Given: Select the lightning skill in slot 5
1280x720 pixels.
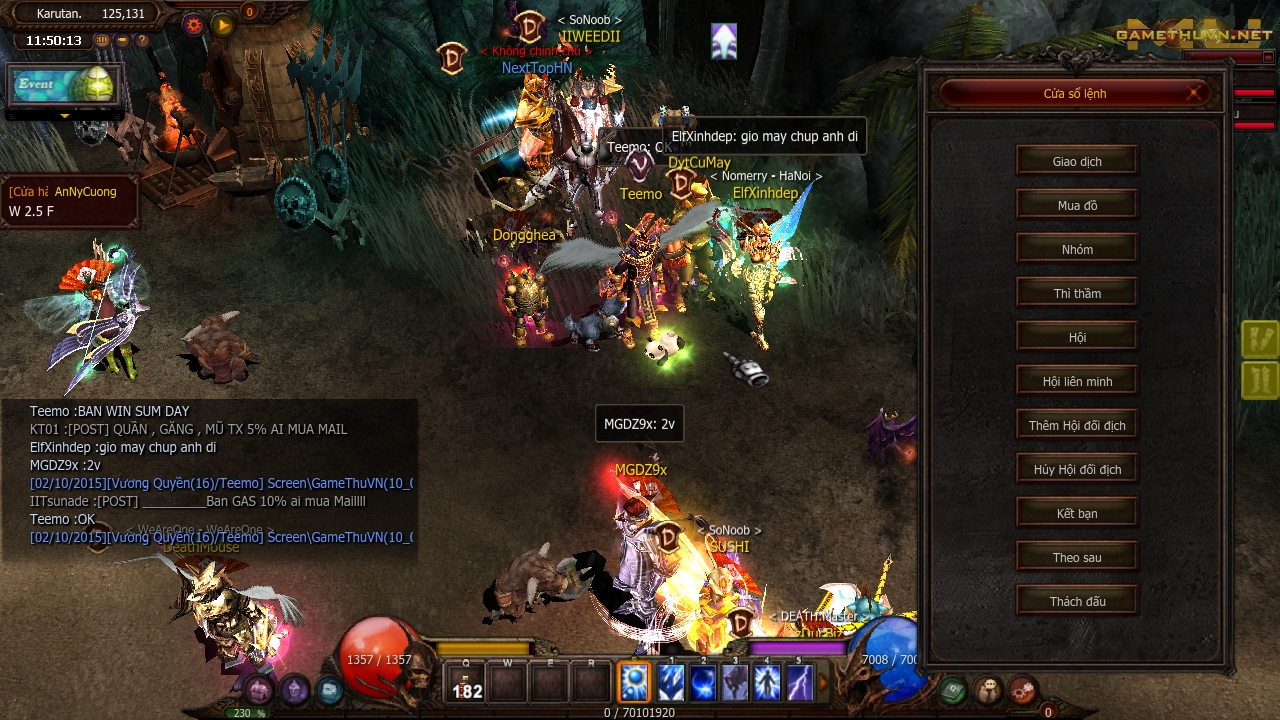Looking at the screenshot, I should click(x=799, y=682).
